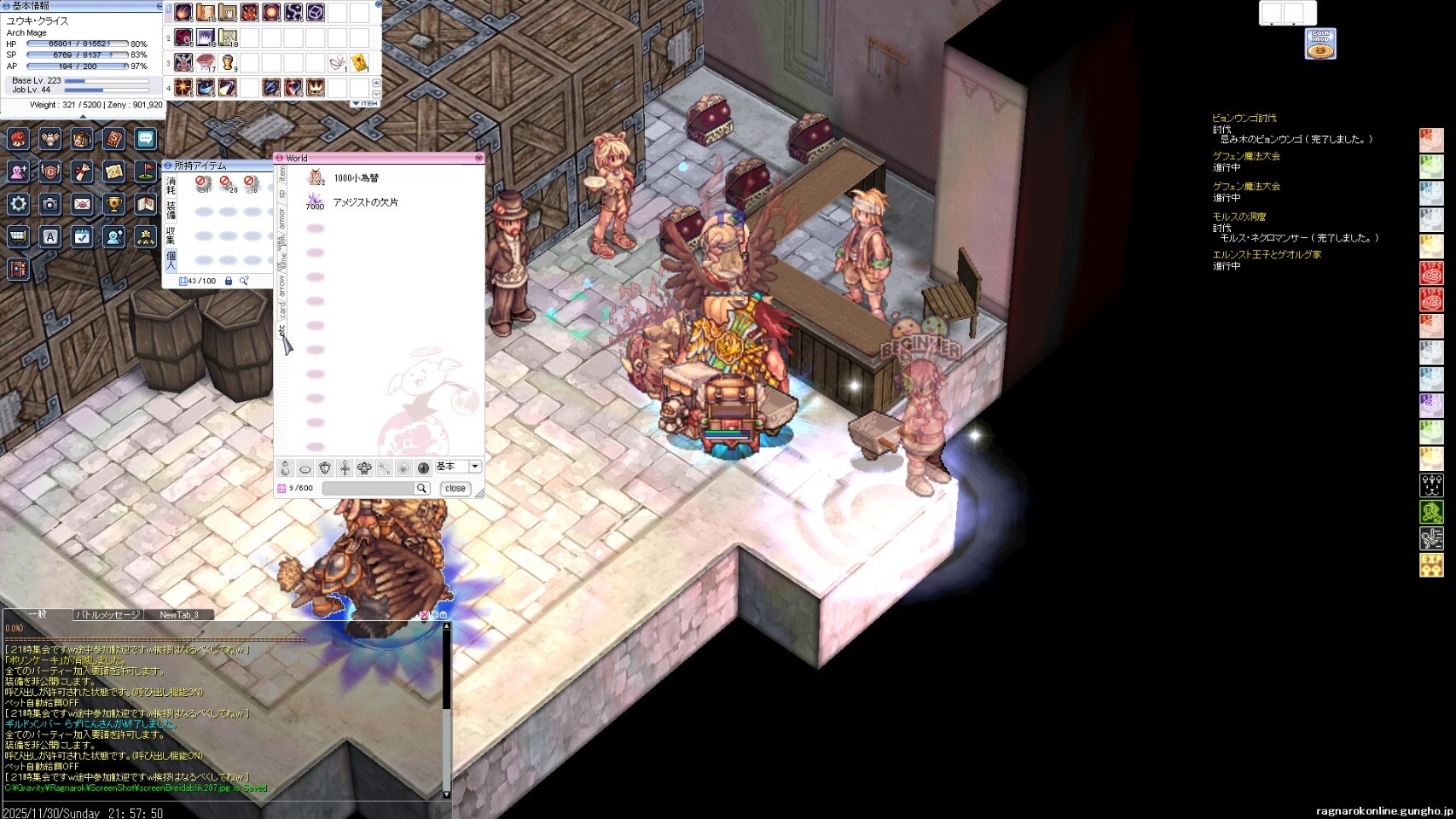Screen dimensions: 1456x819
Task: Open the Cash Shop
Action: pyautogui.click(x=1320, y=44)
